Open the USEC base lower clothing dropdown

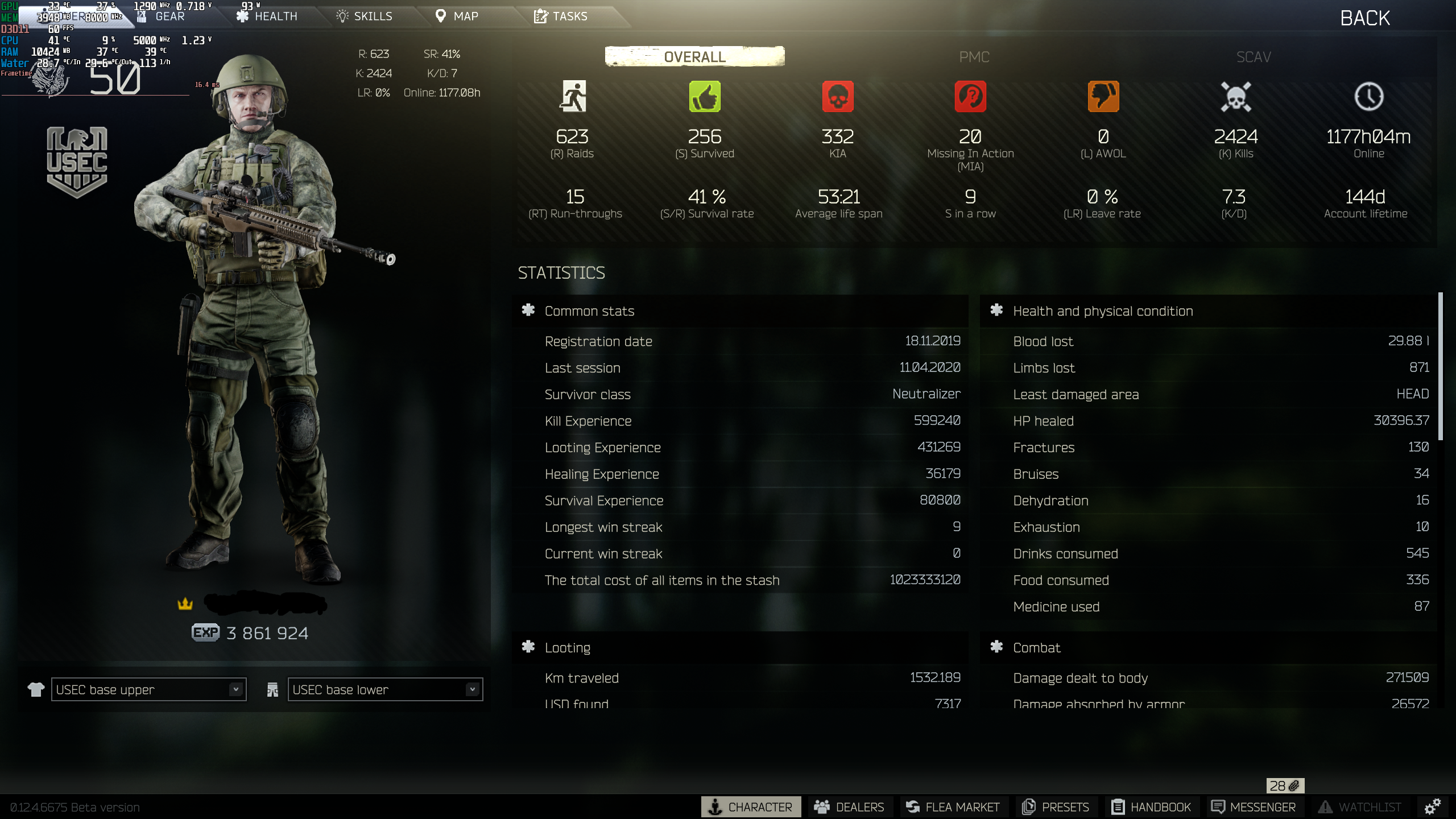[x=384, y=689]
